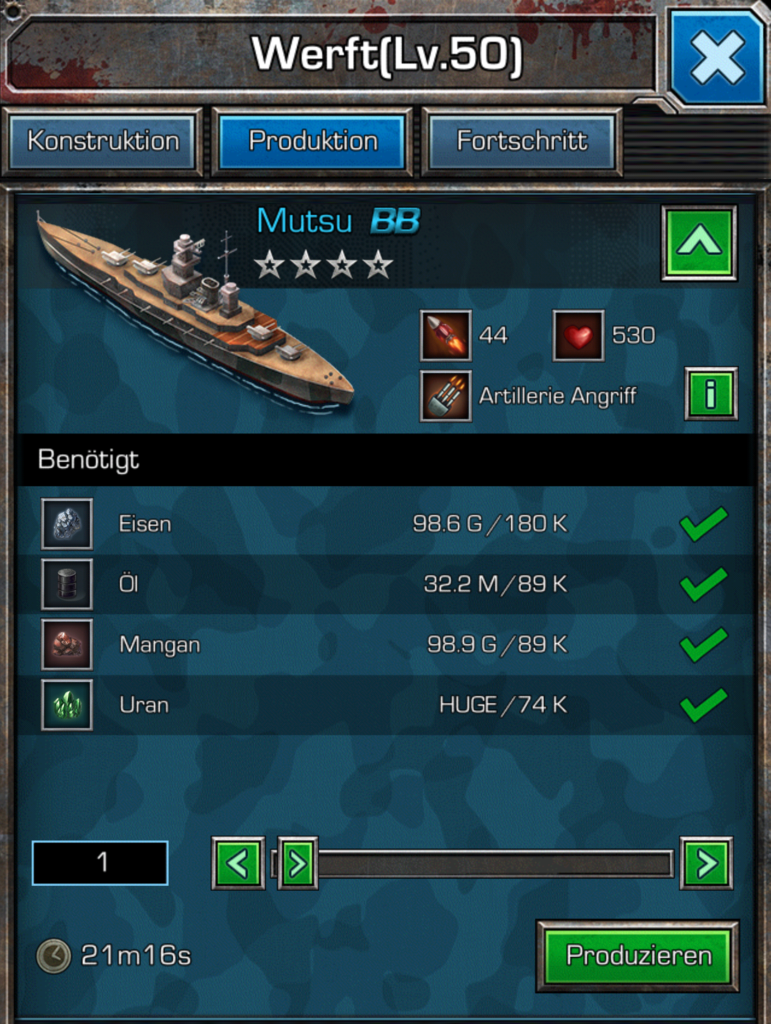The height and width of the screenshot is (1024, 771).
Task: Click the Öl barrel resource icon
Action: click(67, 584)
